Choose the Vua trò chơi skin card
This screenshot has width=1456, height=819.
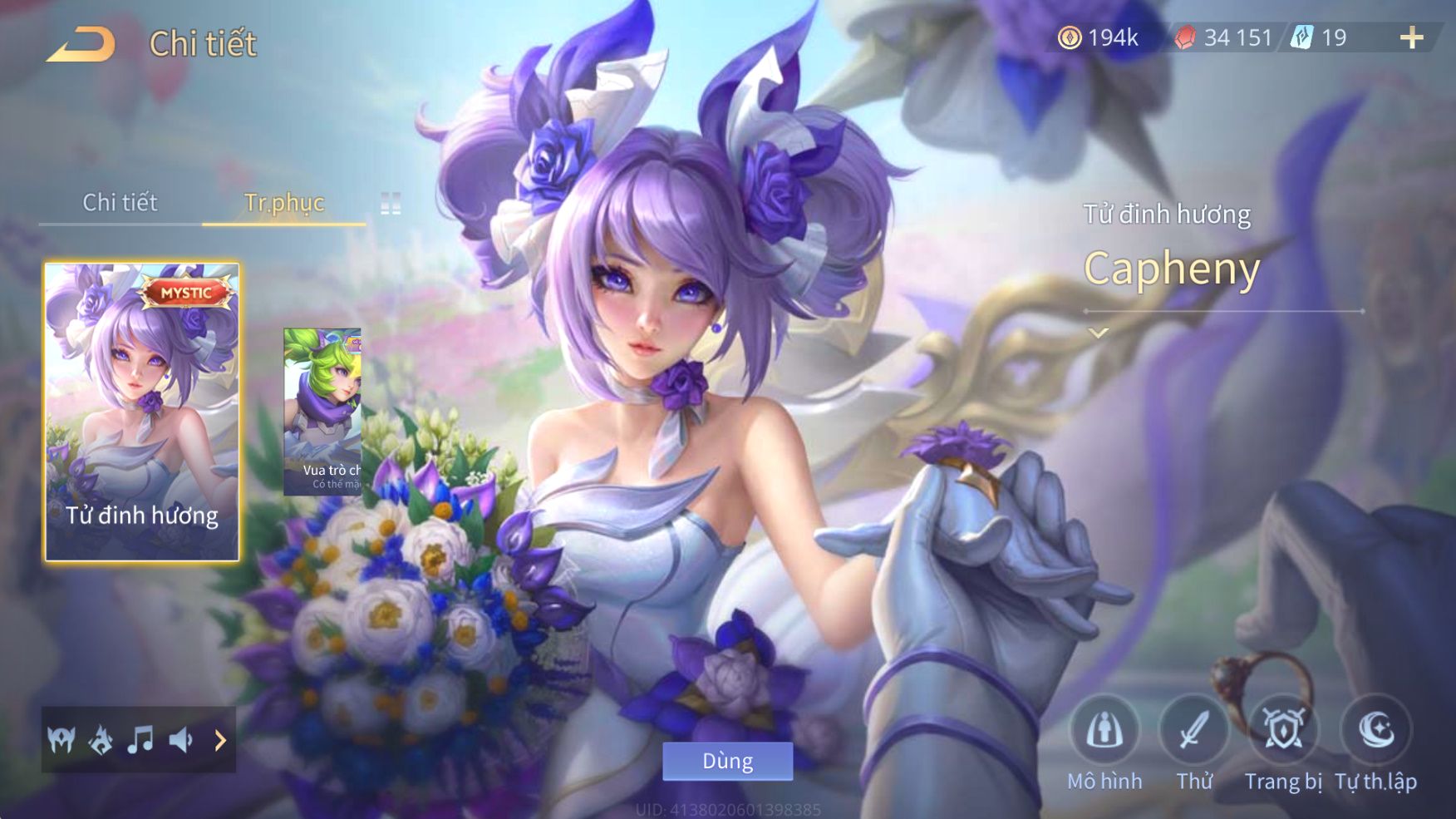click(x=322, y=412)
